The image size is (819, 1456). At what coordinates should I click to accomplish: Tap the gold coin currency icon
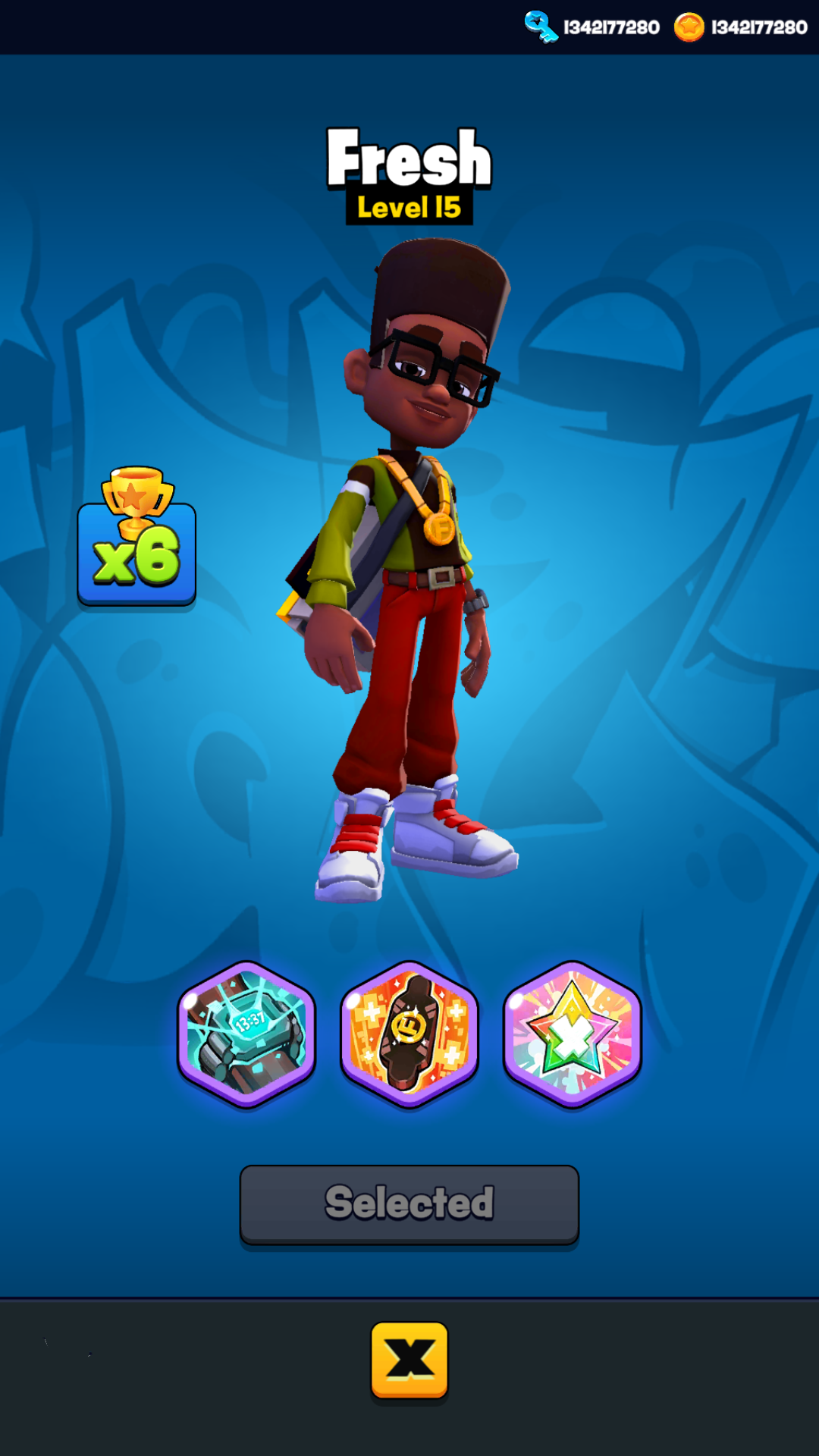689,27
